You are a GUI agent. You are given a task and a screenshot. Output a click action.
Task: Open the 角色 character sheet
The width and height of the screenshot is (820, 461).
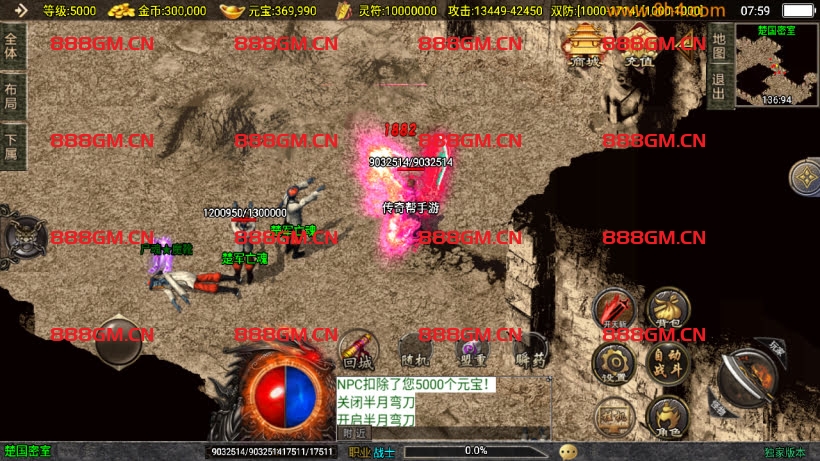(667, 415)
